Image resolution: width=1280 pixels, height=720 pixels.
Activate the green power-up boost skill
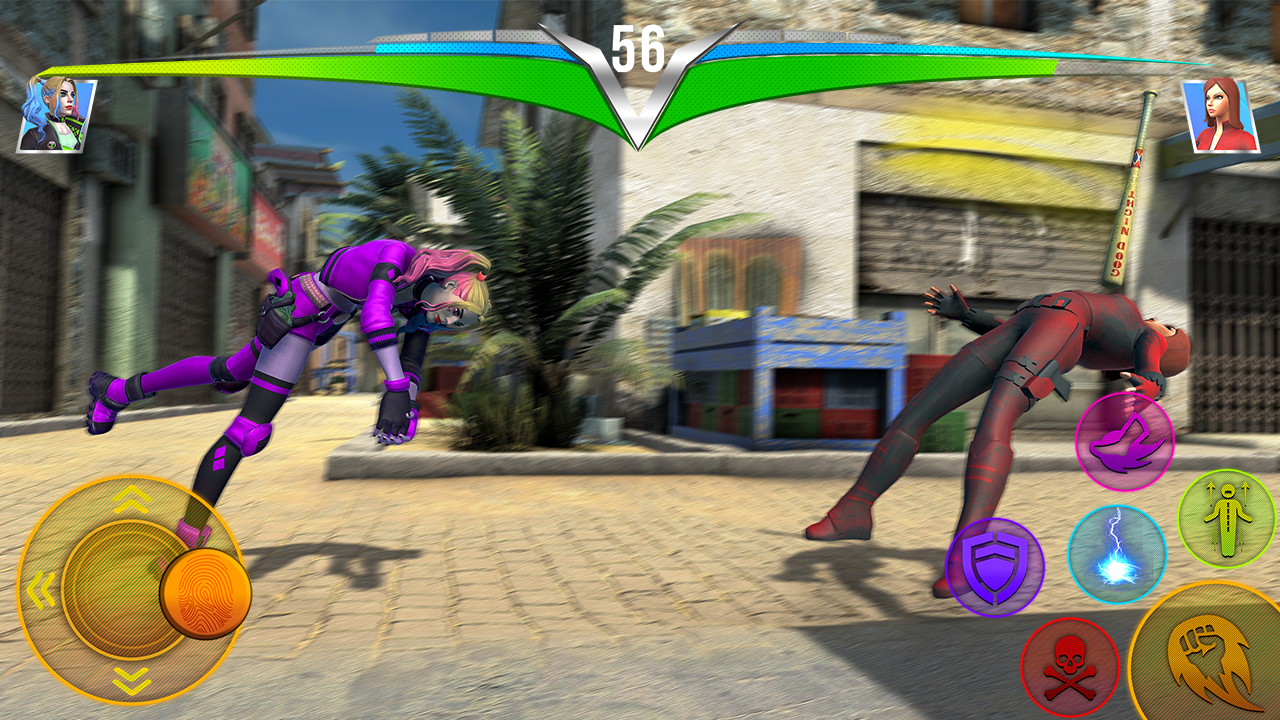pyautogui.click(x=1221, y=516)
